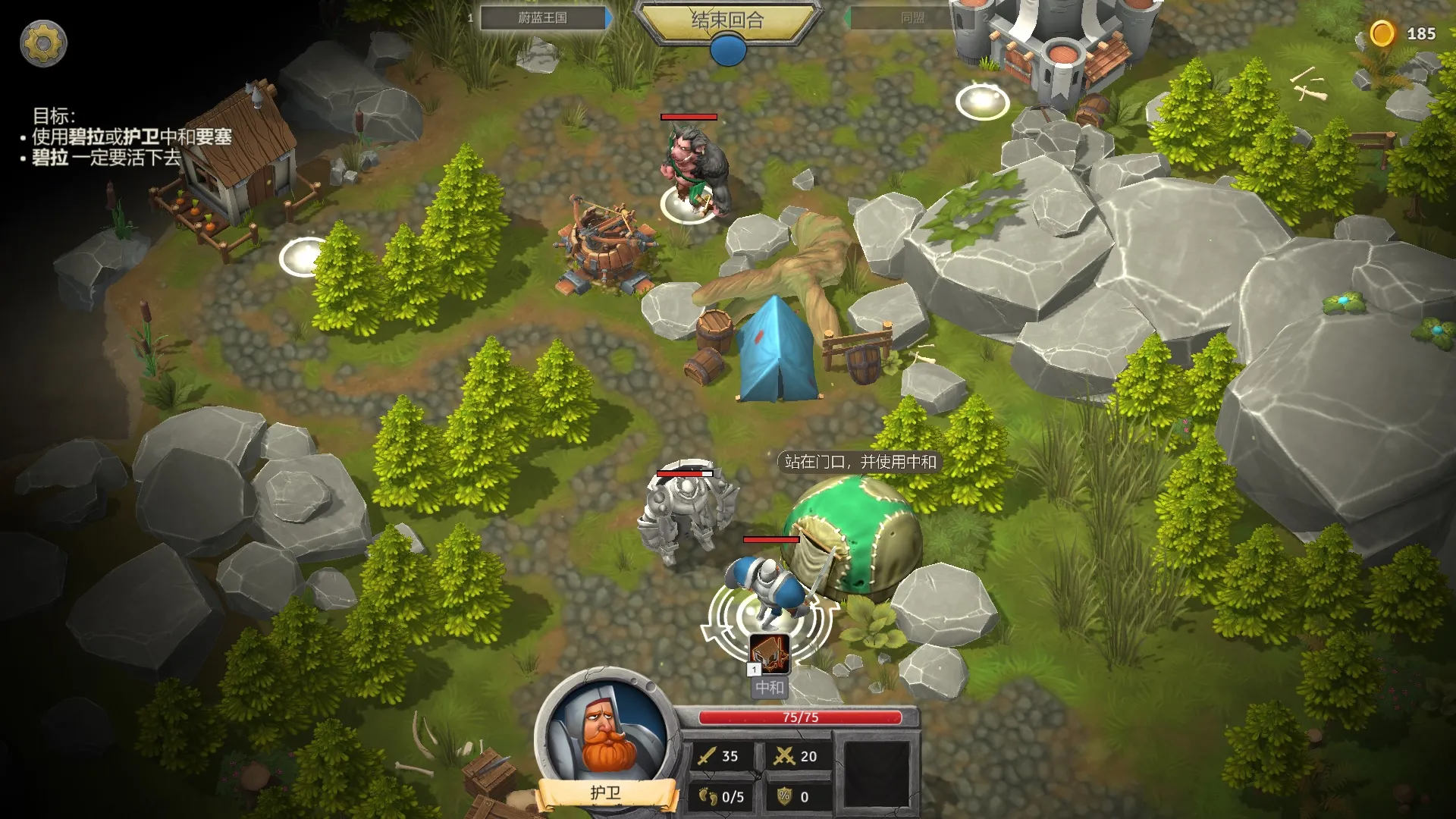Viewport: 1456px width, 819px height.
Task: Click the 结束回合 end turn button
Action: click(727, 20)
